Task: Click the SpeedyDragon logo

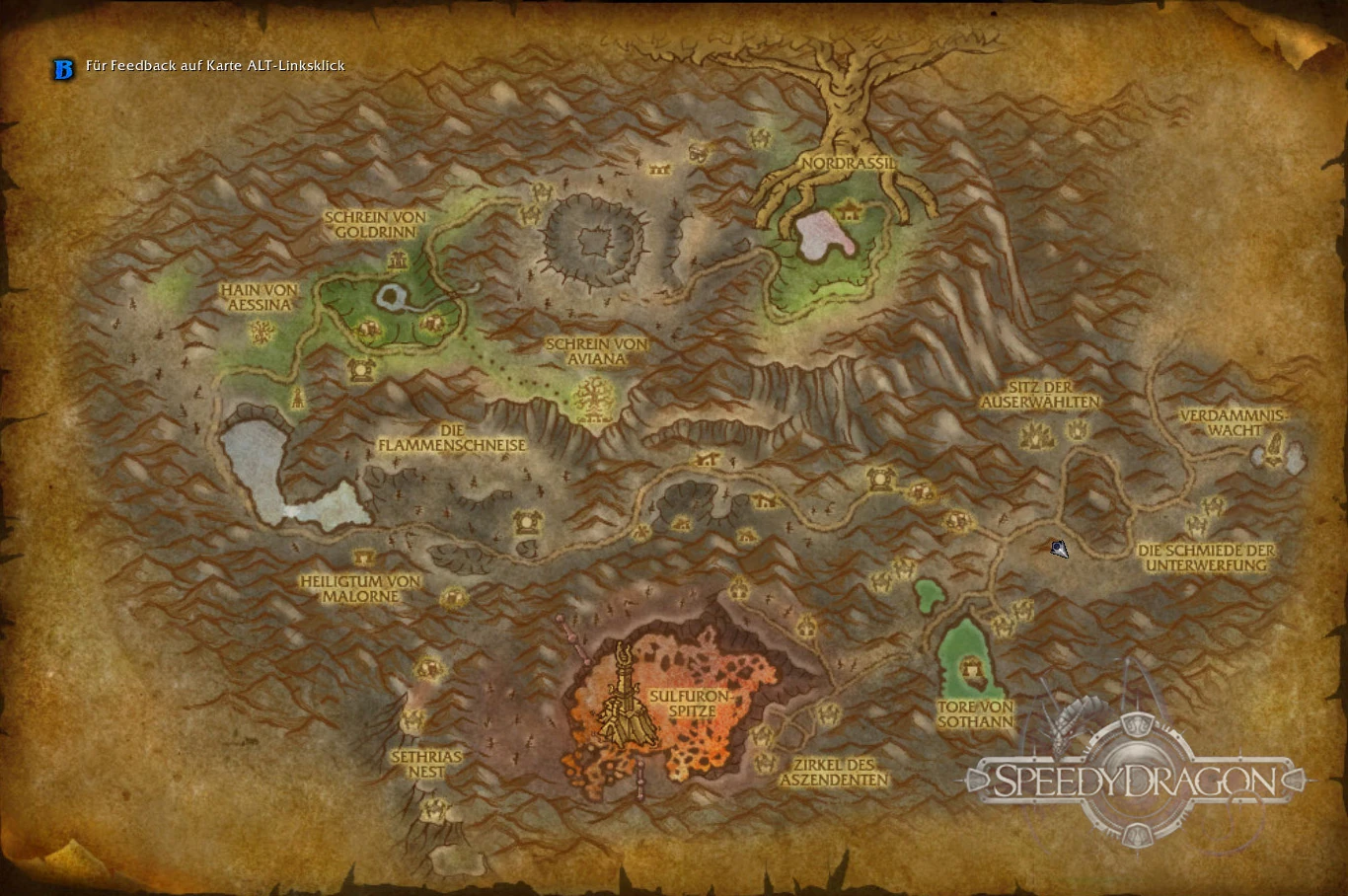Action: [x=1133, y=781]
